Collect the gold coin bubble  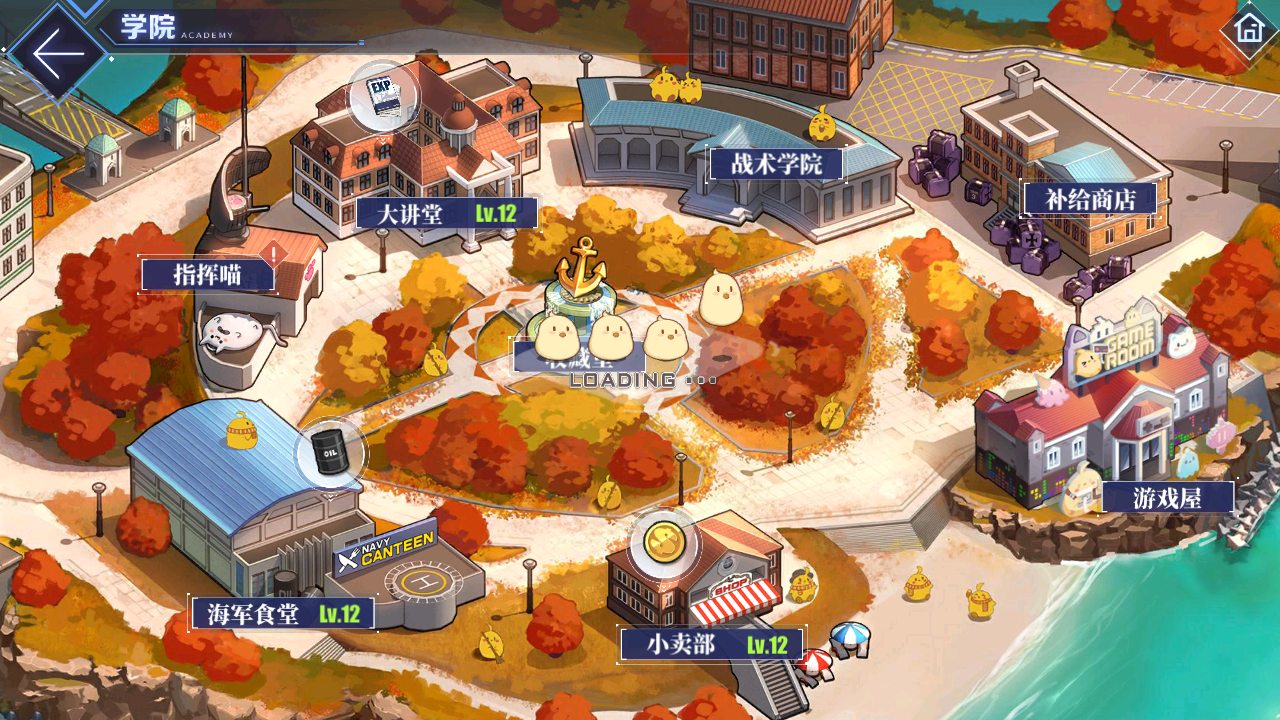pos(663,543)
